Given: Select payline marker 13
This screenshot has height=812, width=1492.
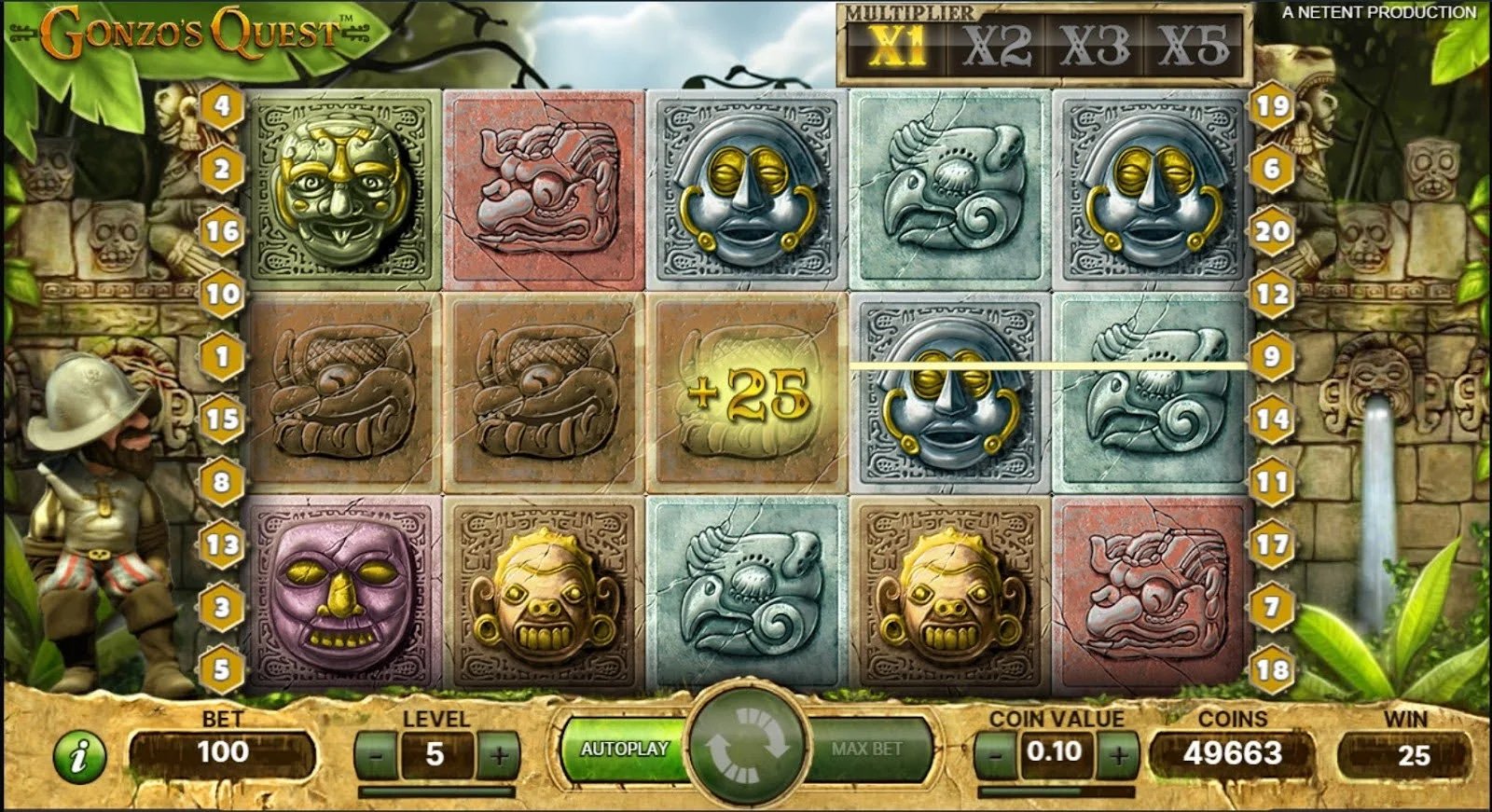Looking at the screenshot, I should 222,544.
